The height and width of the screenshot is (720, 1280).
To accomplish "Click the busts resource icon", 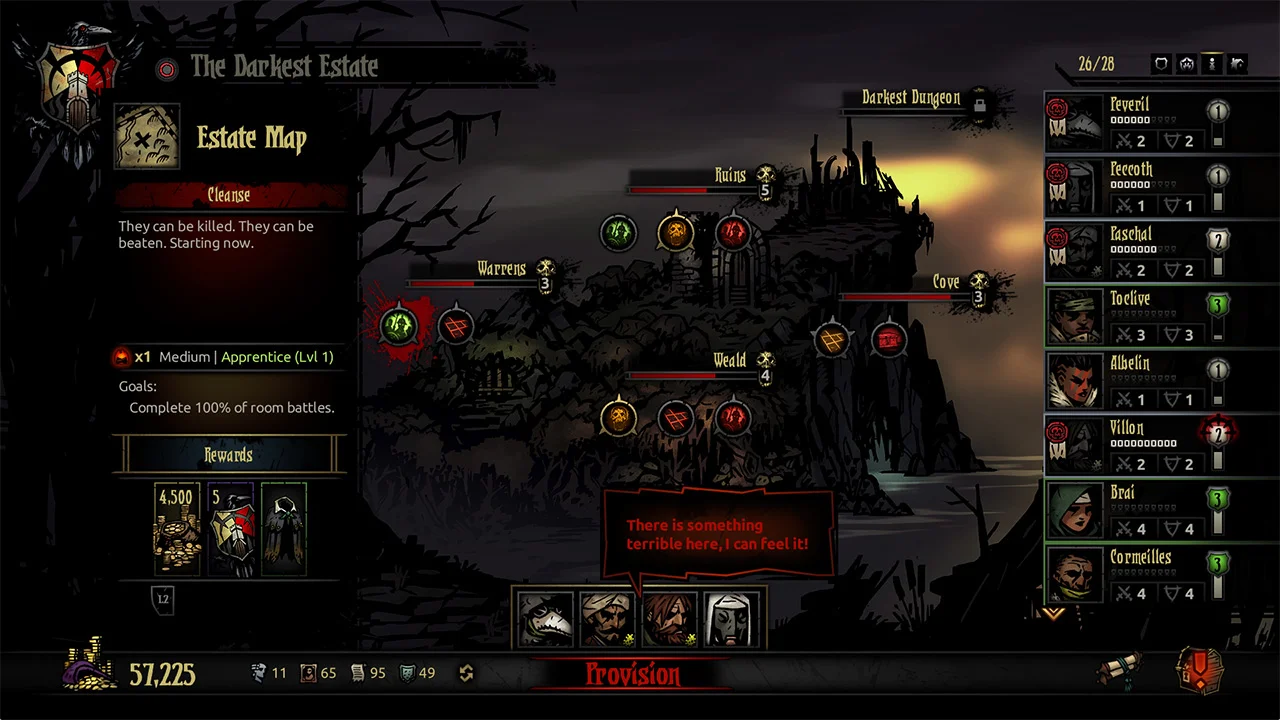I will 258,673.
